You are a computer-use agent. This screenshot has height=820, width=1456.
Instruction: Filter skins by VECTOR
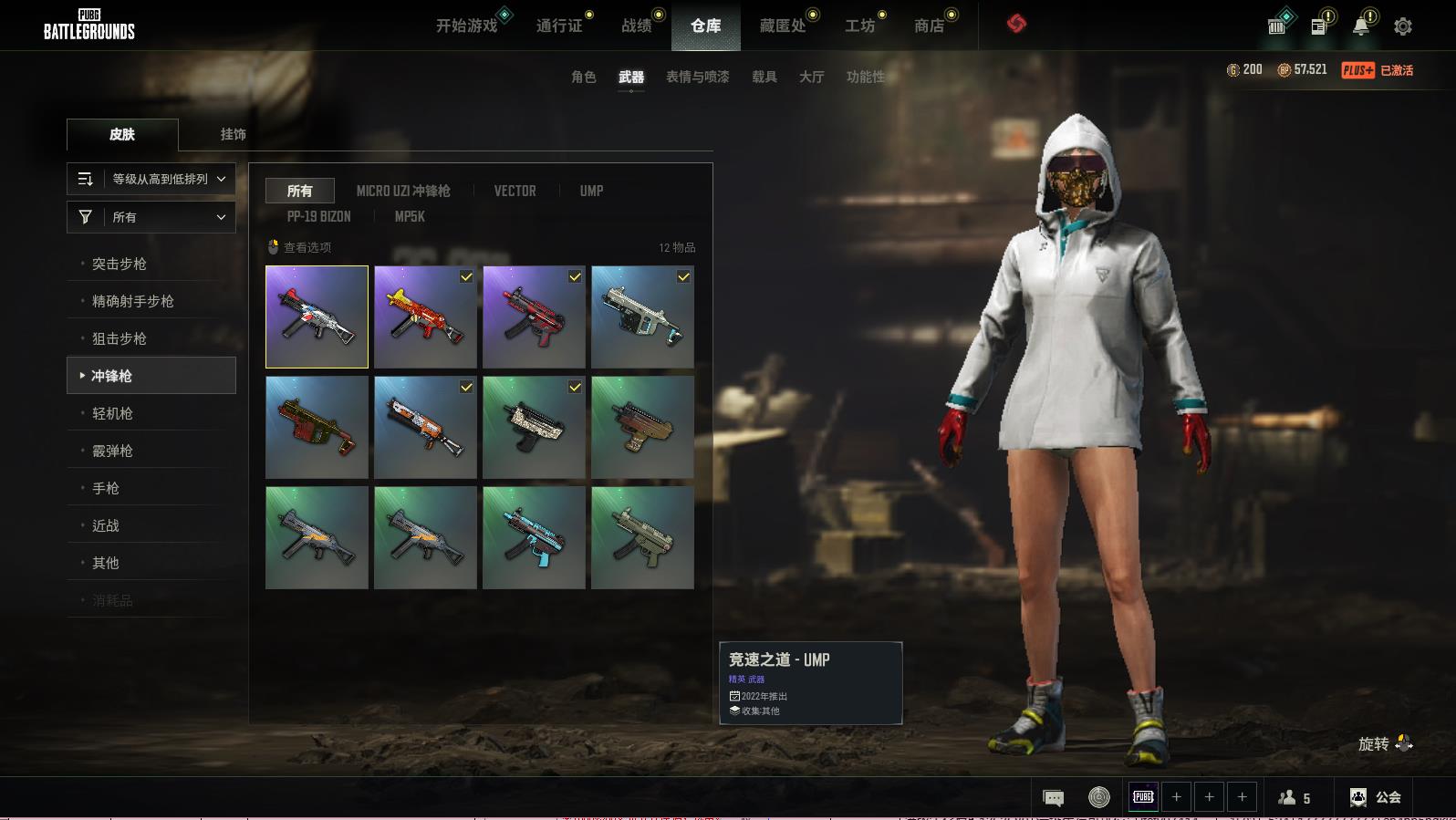[x=515, y=191]
